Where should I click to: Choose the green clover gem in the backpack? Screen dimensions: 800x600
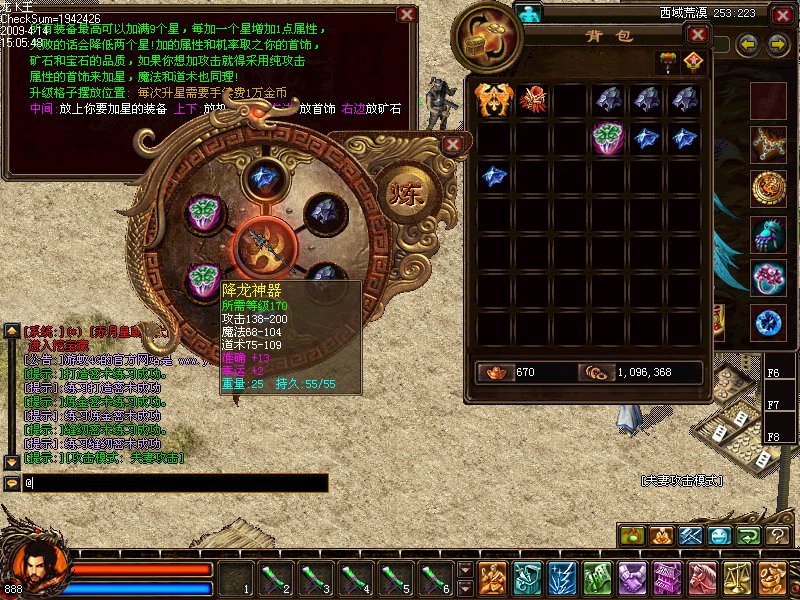[608, 137]
